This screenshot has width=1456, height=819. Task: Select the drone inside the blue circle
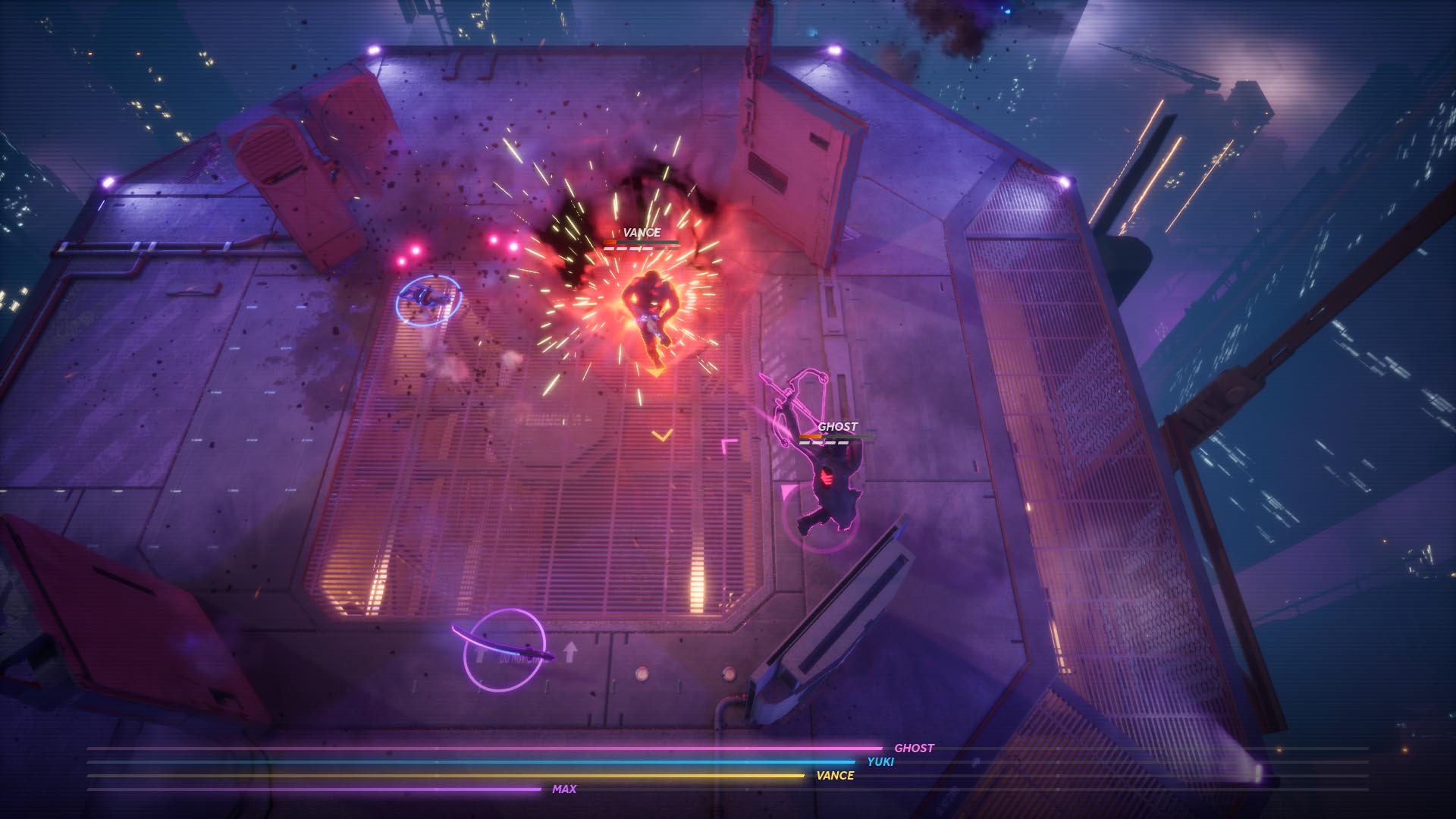428,299
